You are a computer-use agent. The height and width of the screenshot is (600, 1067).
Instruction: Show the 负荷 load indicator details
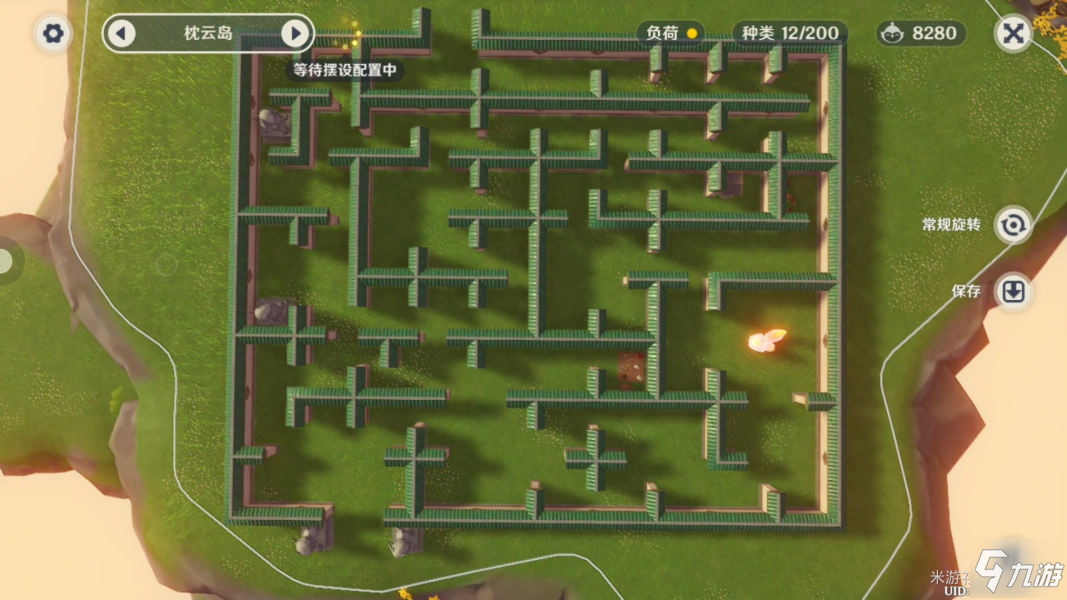(x=670, y=33)
